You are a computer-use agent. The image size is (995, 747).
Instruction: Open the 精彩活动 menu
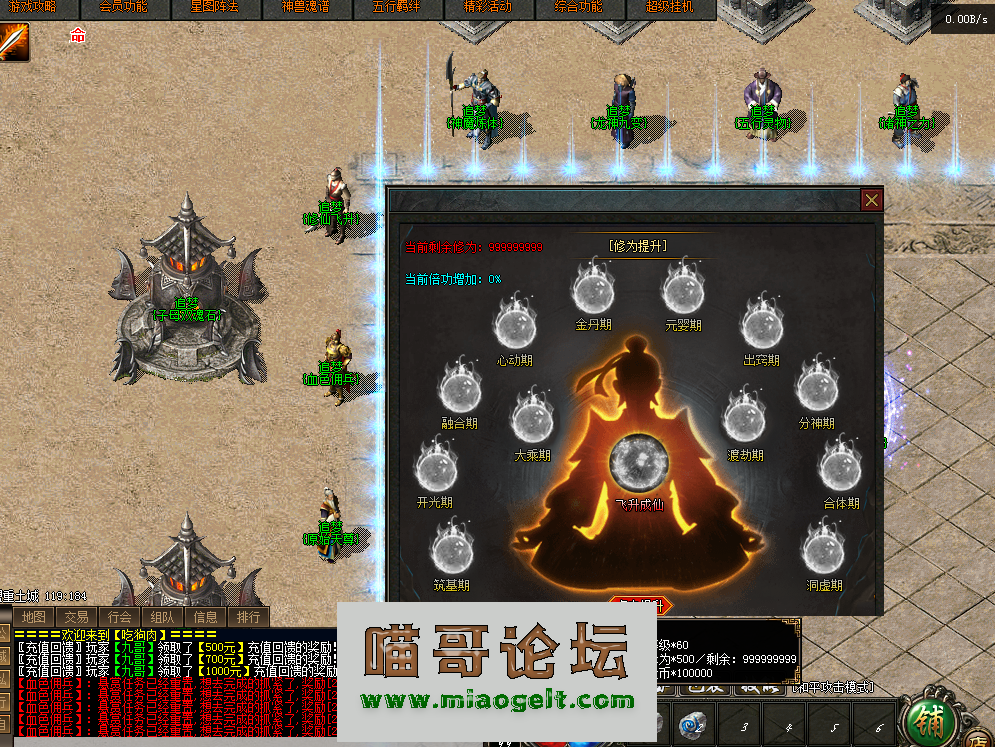(x=487, y=7)
